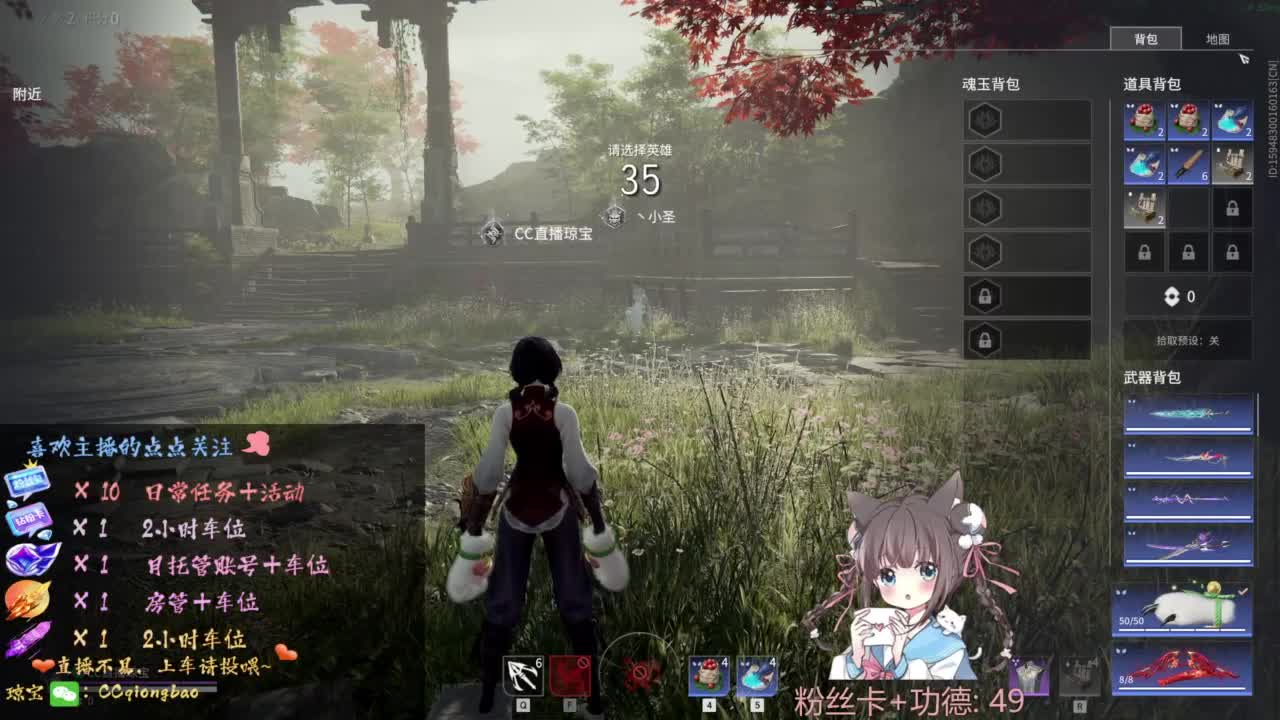This screenshot has width=1280, height=720.
Task: Select the crossbow skill bound to Q
Action: (x=522, y=676)
